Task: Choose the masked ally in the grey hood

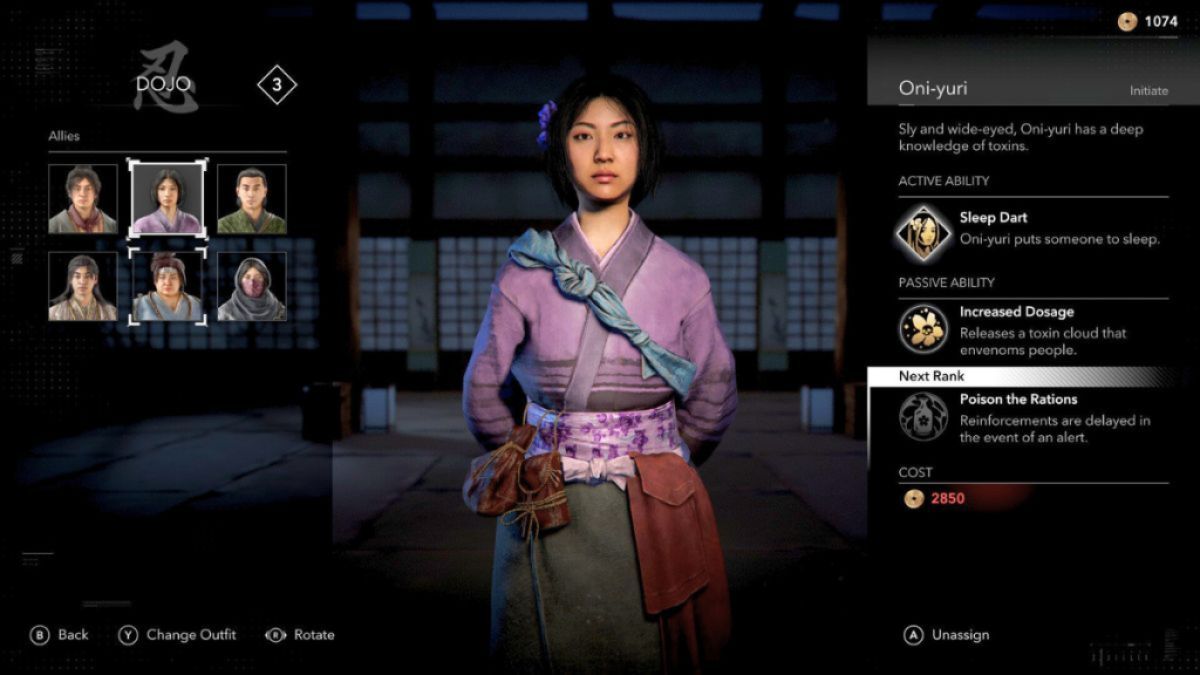Action: pos(252,286)
